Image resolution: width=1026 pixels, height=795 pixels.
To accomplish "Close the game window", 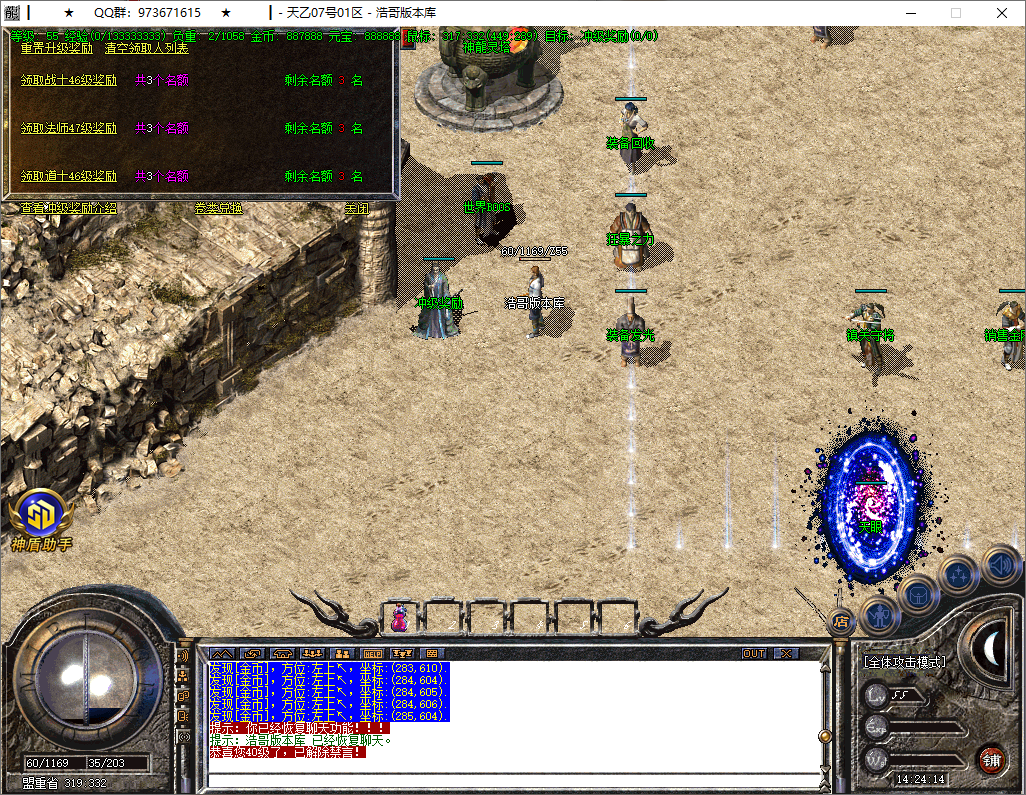I will tap(1002, 13).
